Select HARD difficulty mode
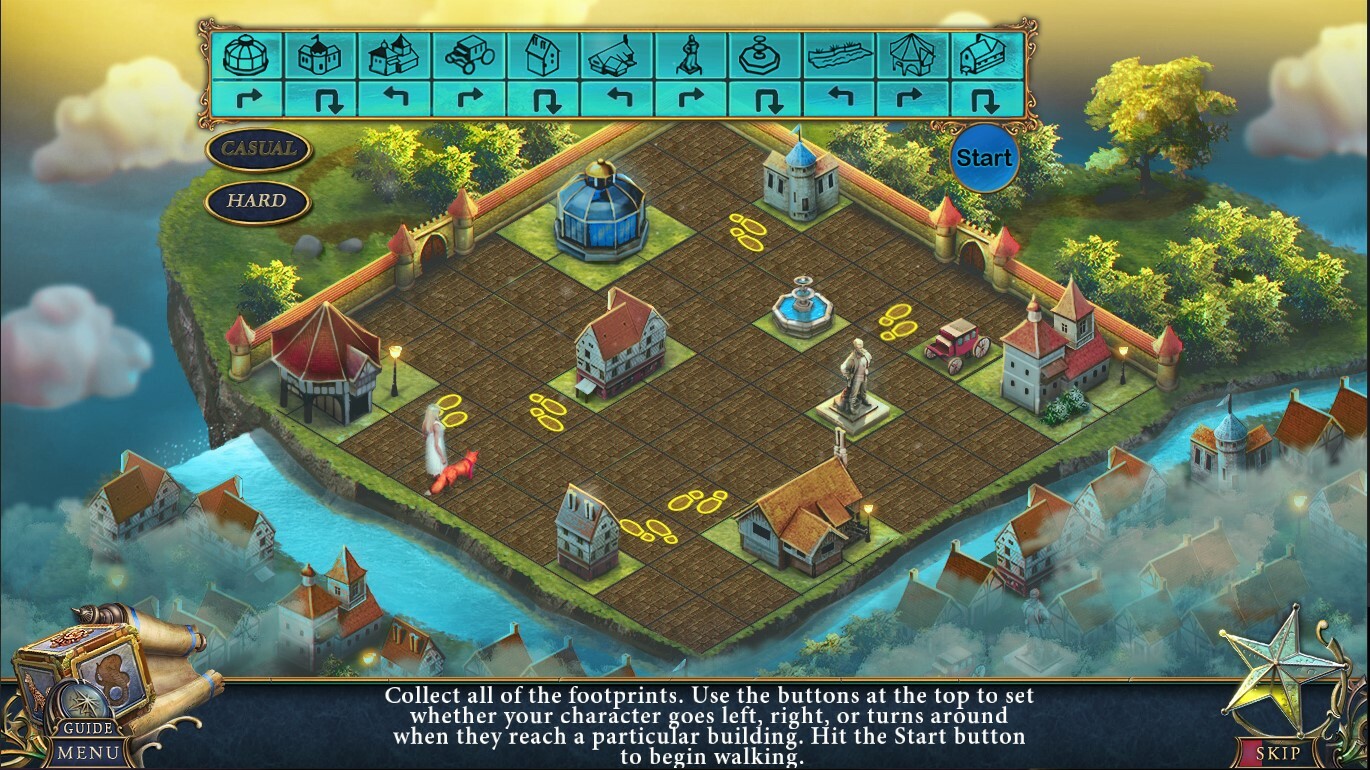The width and height of the screenshot is (1370, 770). point(257,201)
